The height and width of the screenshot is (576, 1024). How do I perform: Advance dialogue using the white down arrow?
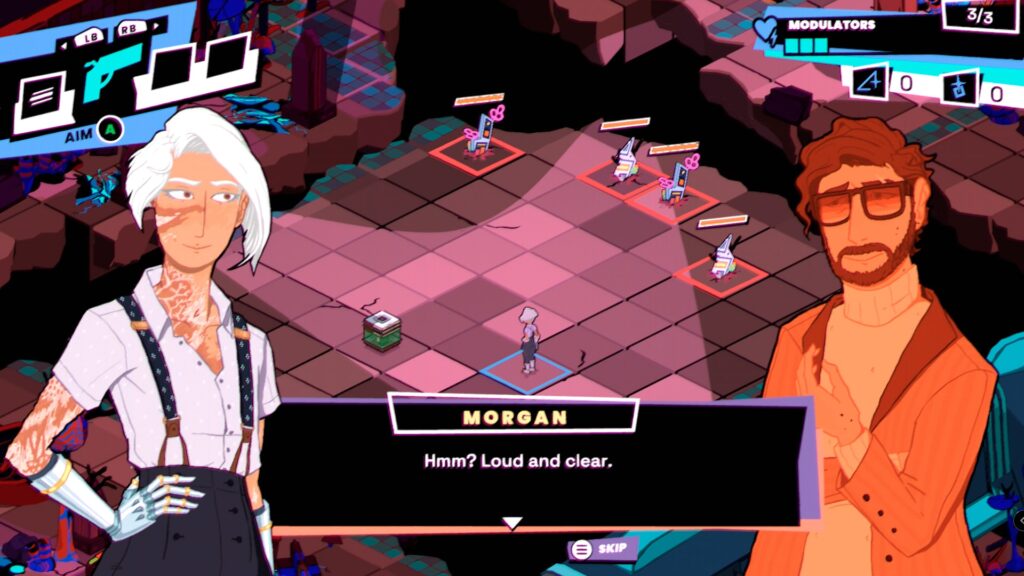(512, 522)
